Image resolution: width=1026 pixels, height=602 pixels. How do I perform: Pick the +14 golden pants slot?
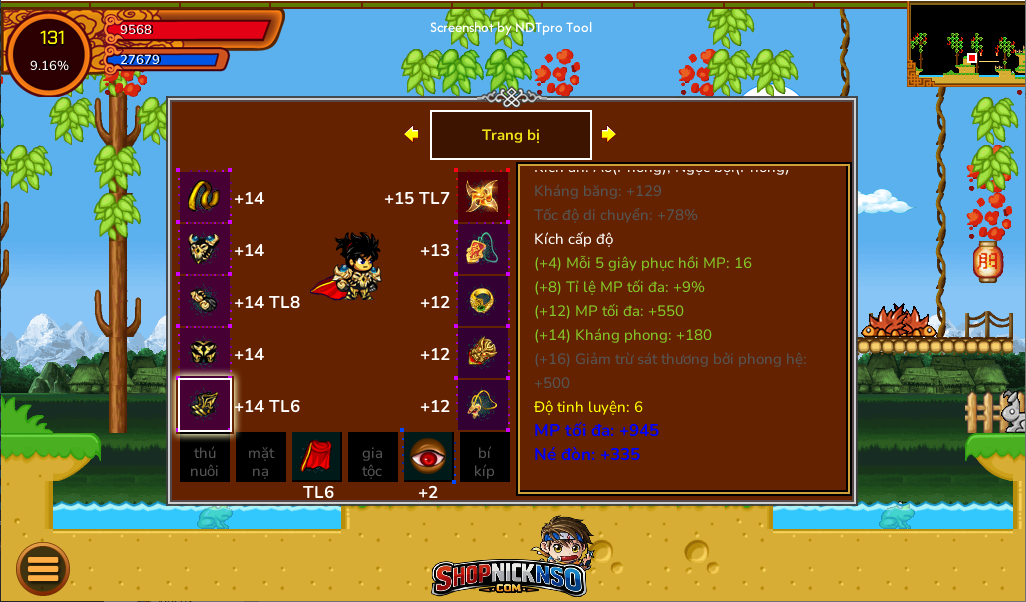[x=205, y=354]
